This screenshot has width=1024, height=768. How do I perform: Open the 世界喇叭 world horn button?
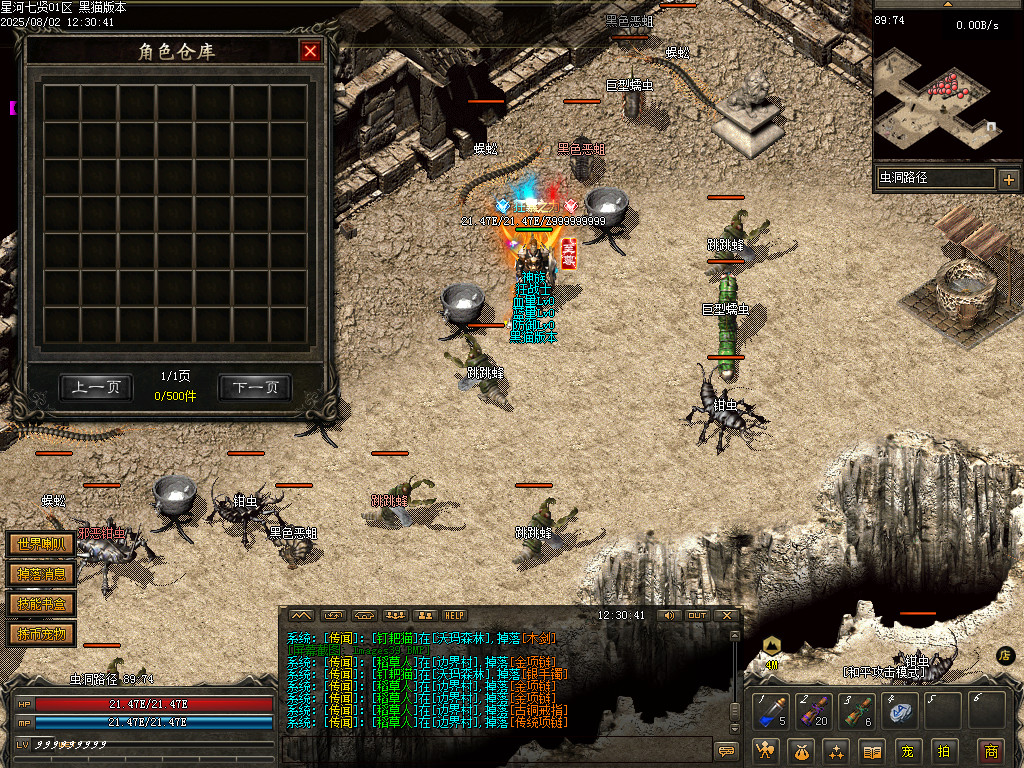point(41,545)
